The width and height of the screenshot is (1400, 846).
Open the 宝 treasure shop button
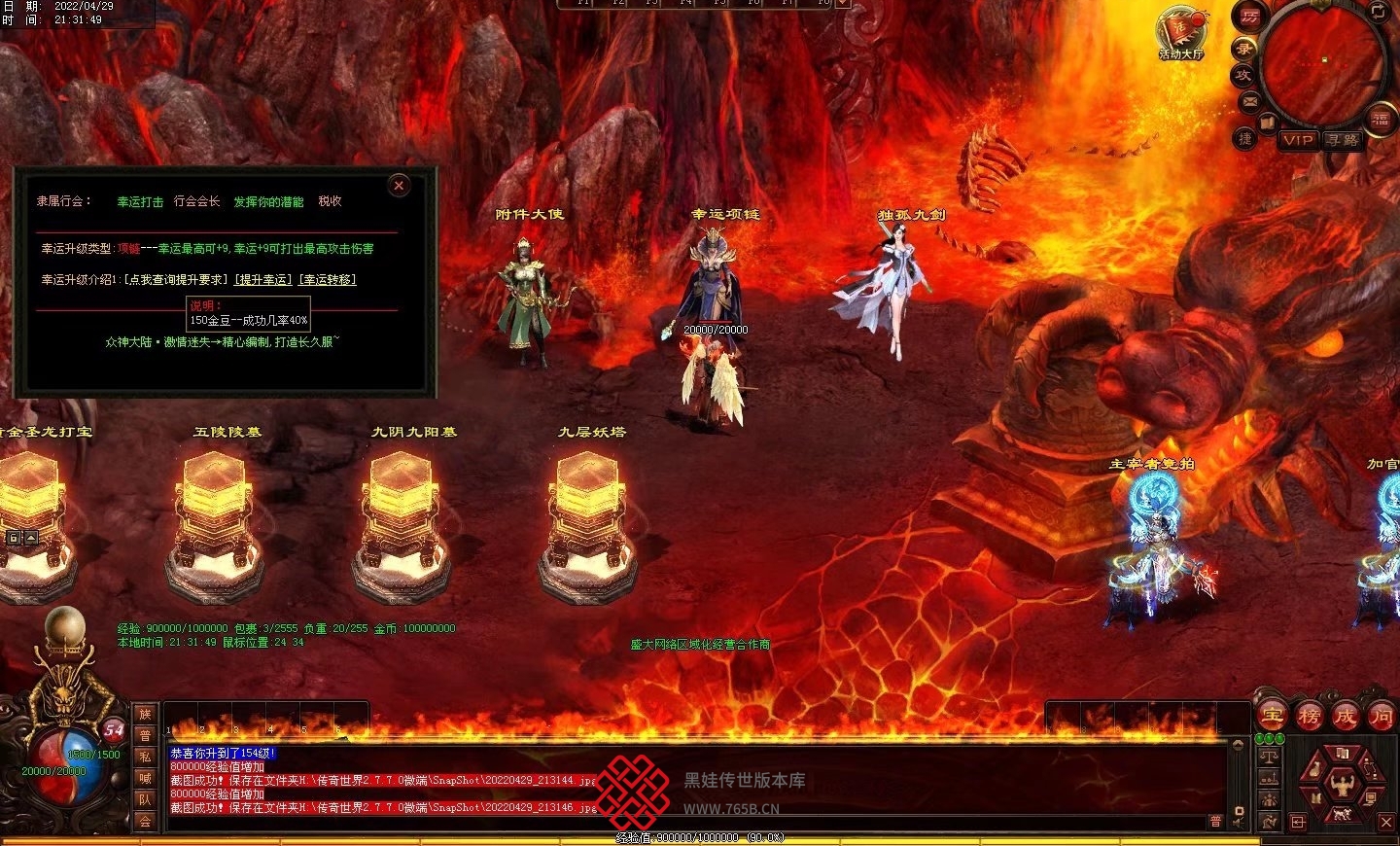[x=1273, y=717]
